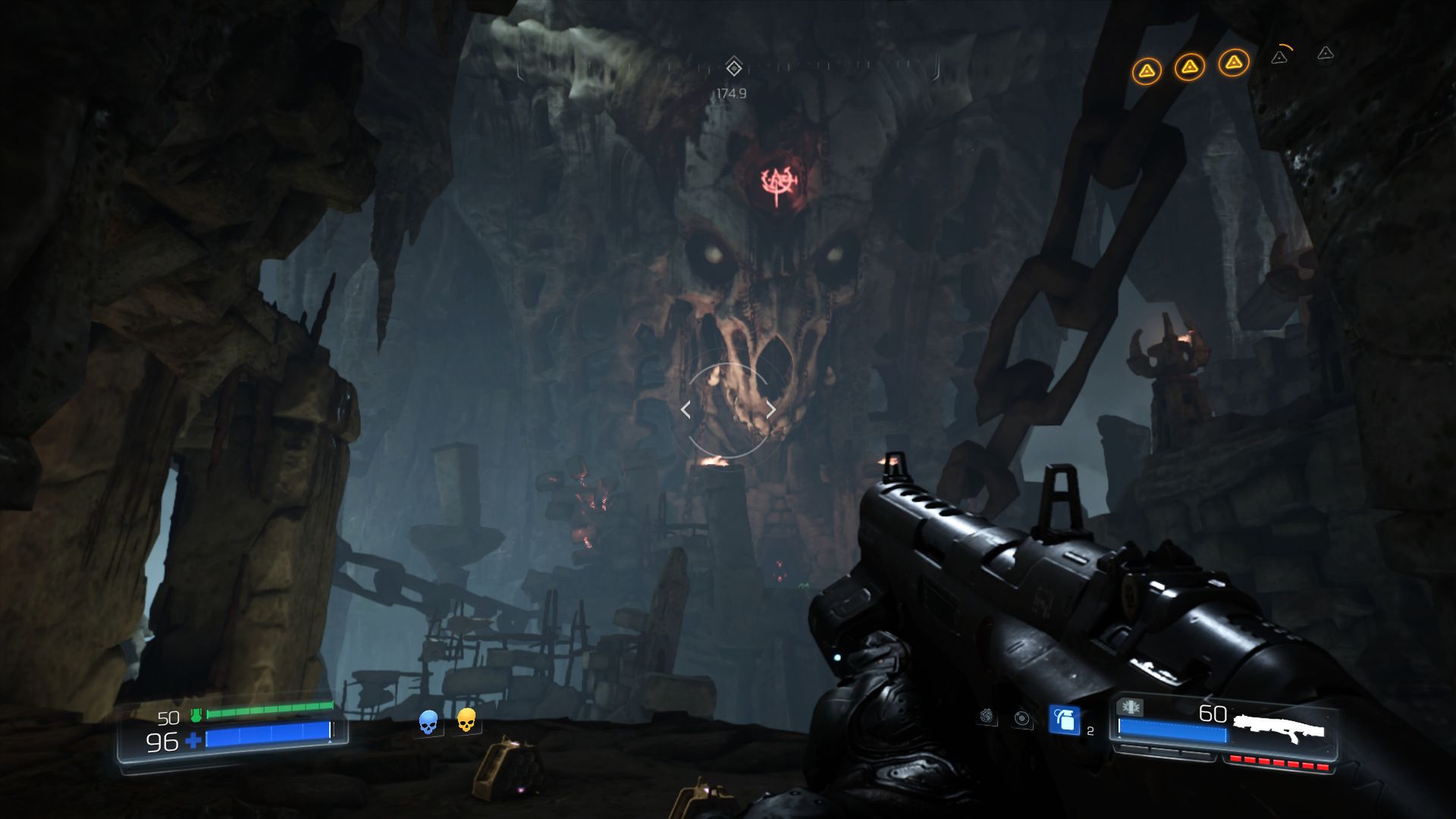
Task: Select the hologram equipment icon
Action: point(1021,720)
